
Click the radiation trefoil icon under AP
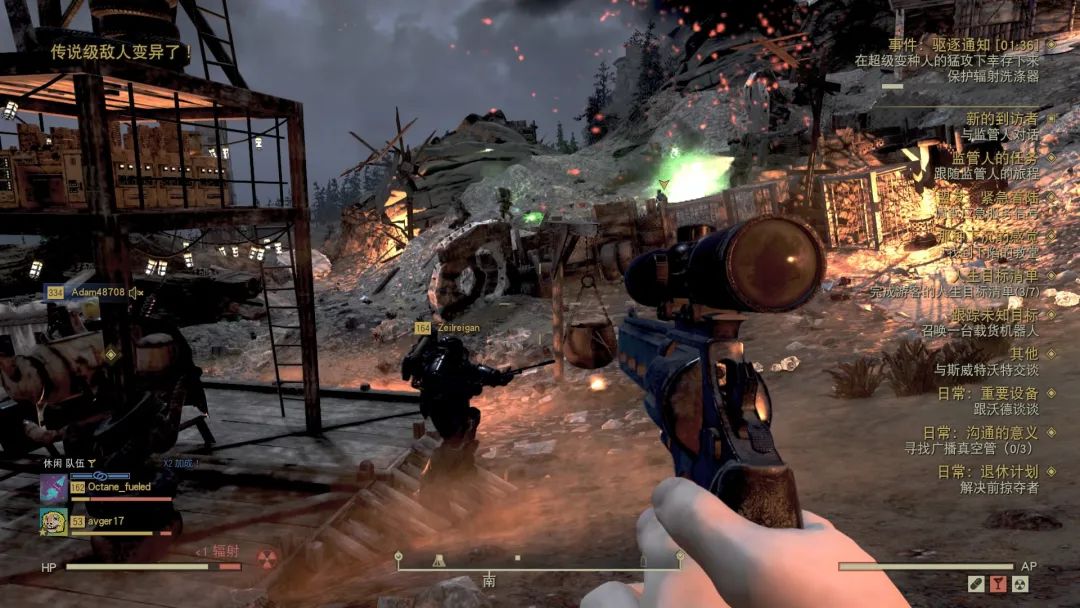[x=1020, y=584]
